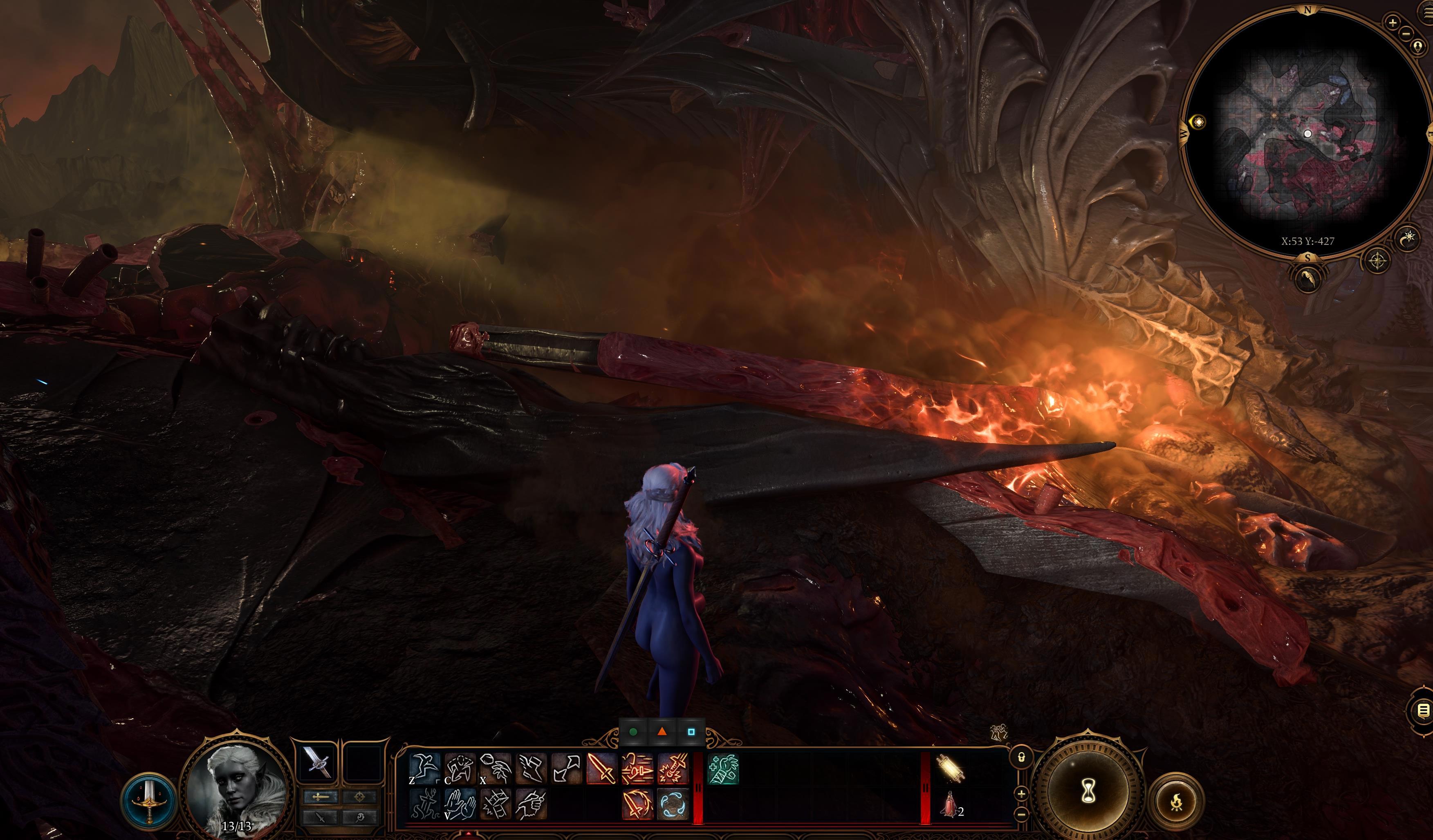Click the compass rose button below minimap
The image size is (1433, 840).
pyautogui.click(x=1378, y=262)
